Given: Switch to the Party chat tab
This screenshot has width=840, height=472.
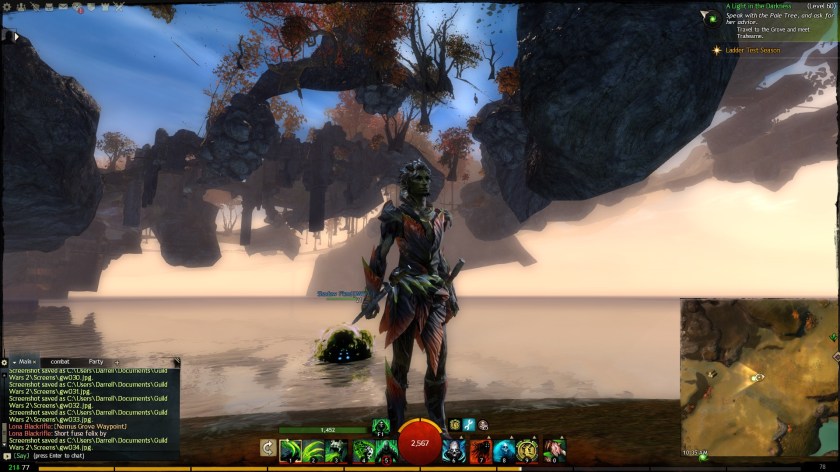Looking at the screenshot, I should (96, 361).
